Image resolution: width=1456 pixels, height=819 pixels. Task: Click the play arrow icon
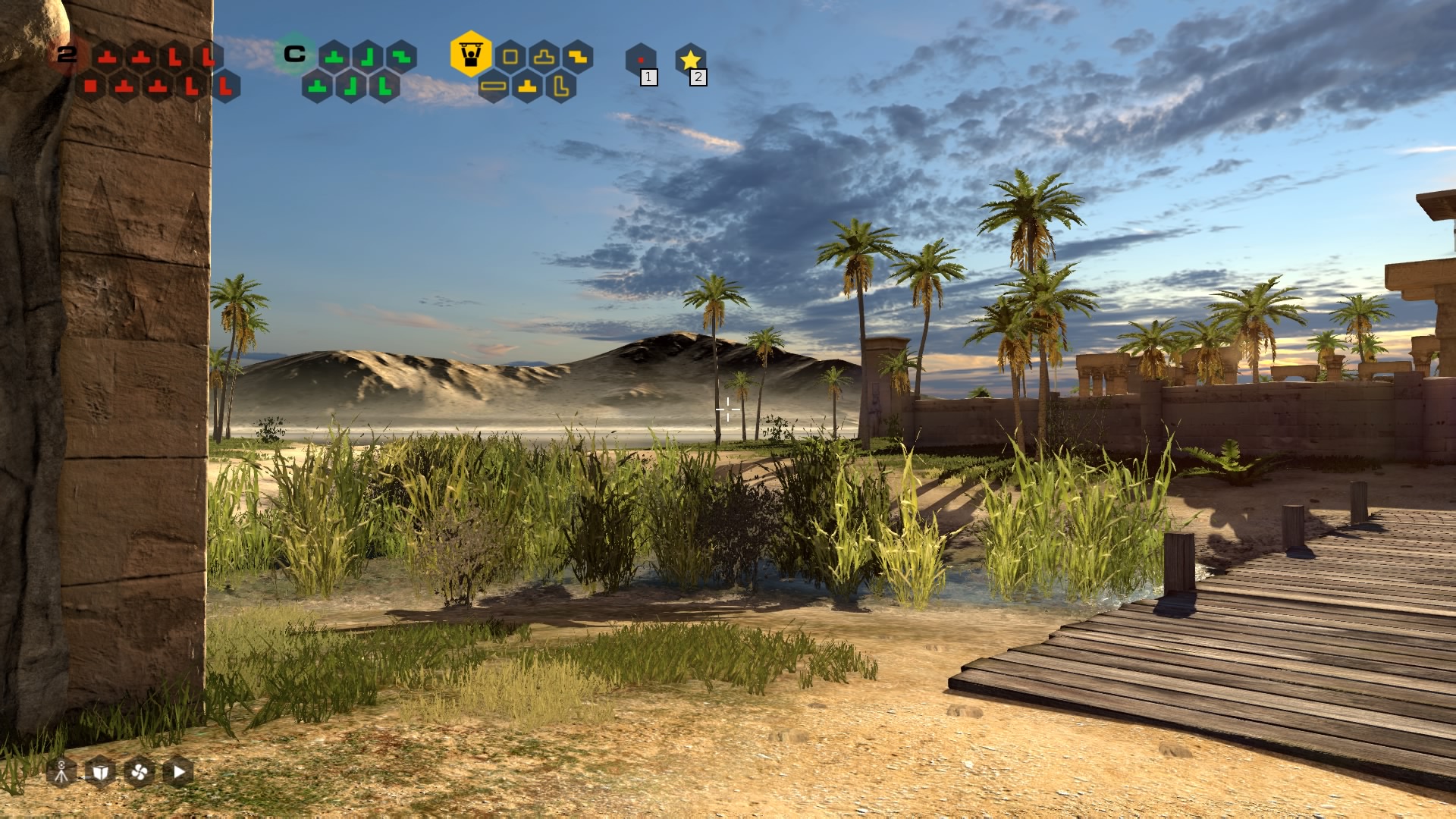tap(178, 772)
